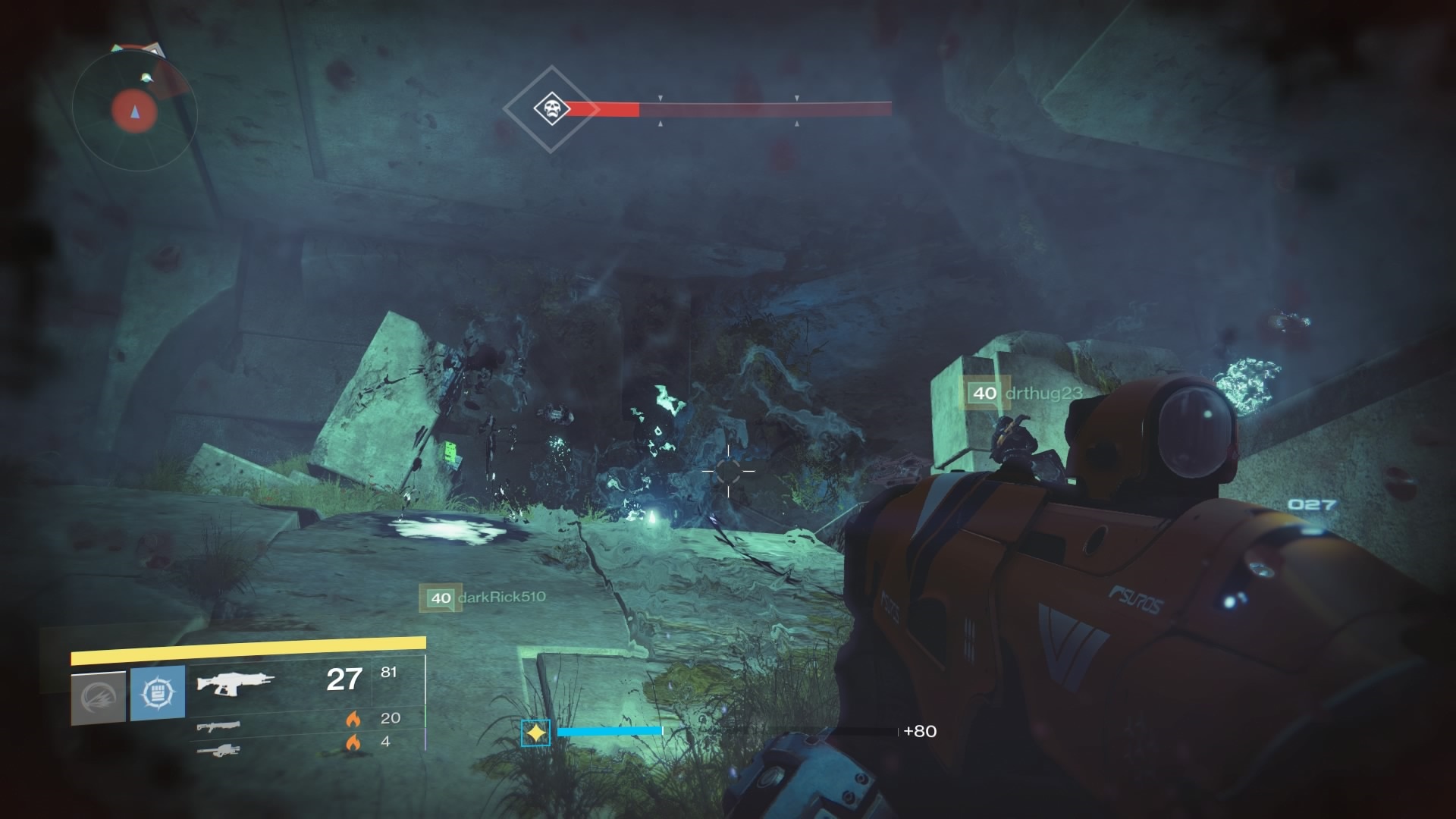Screen dimensions: 1456x819
Task: Select the darkRick510 player nameplate
Action: (483, 598)
